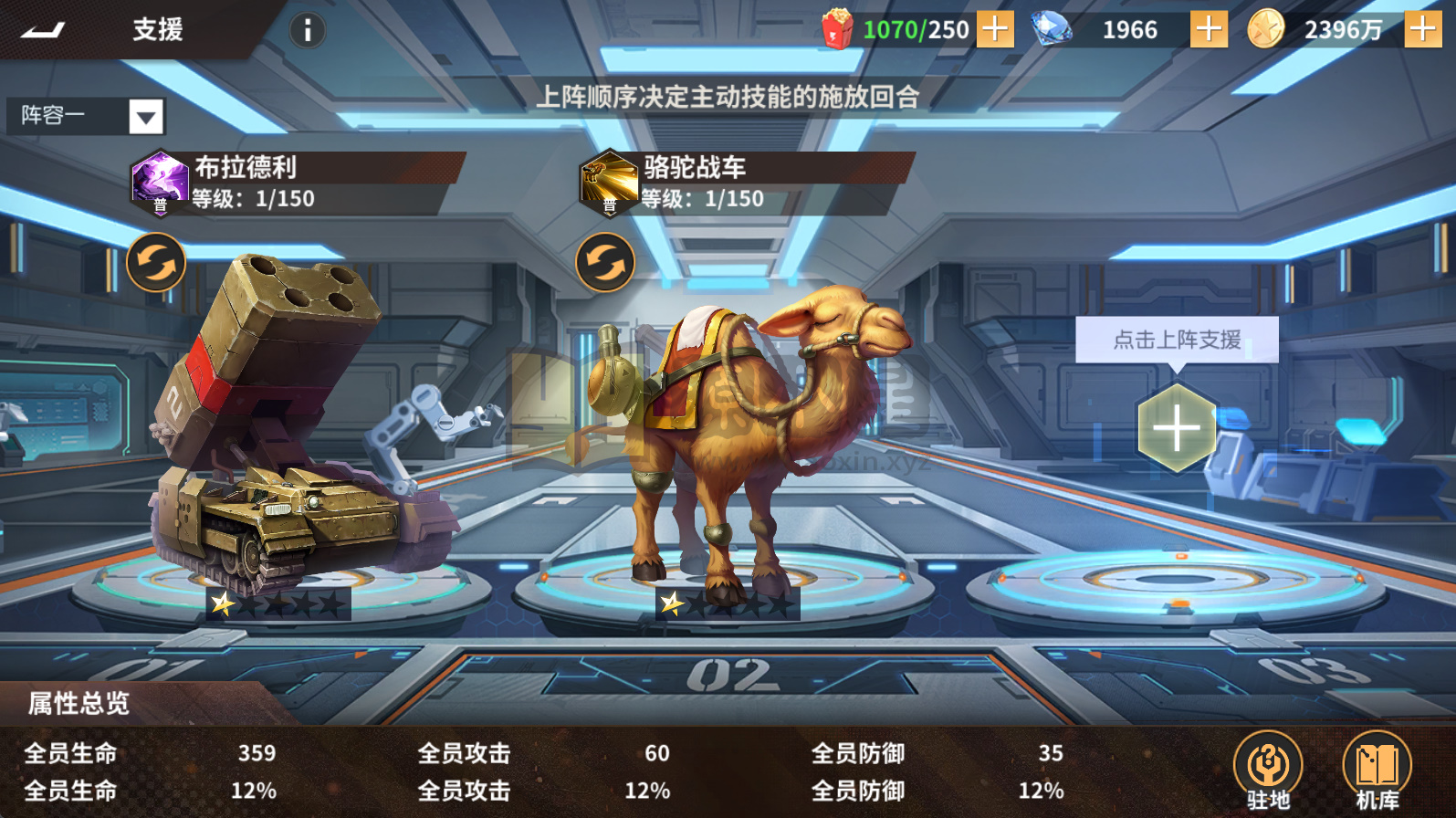Tap the popcorn currency icon
Viewport: 1456px width, 818px height.
tap(835, 28)
